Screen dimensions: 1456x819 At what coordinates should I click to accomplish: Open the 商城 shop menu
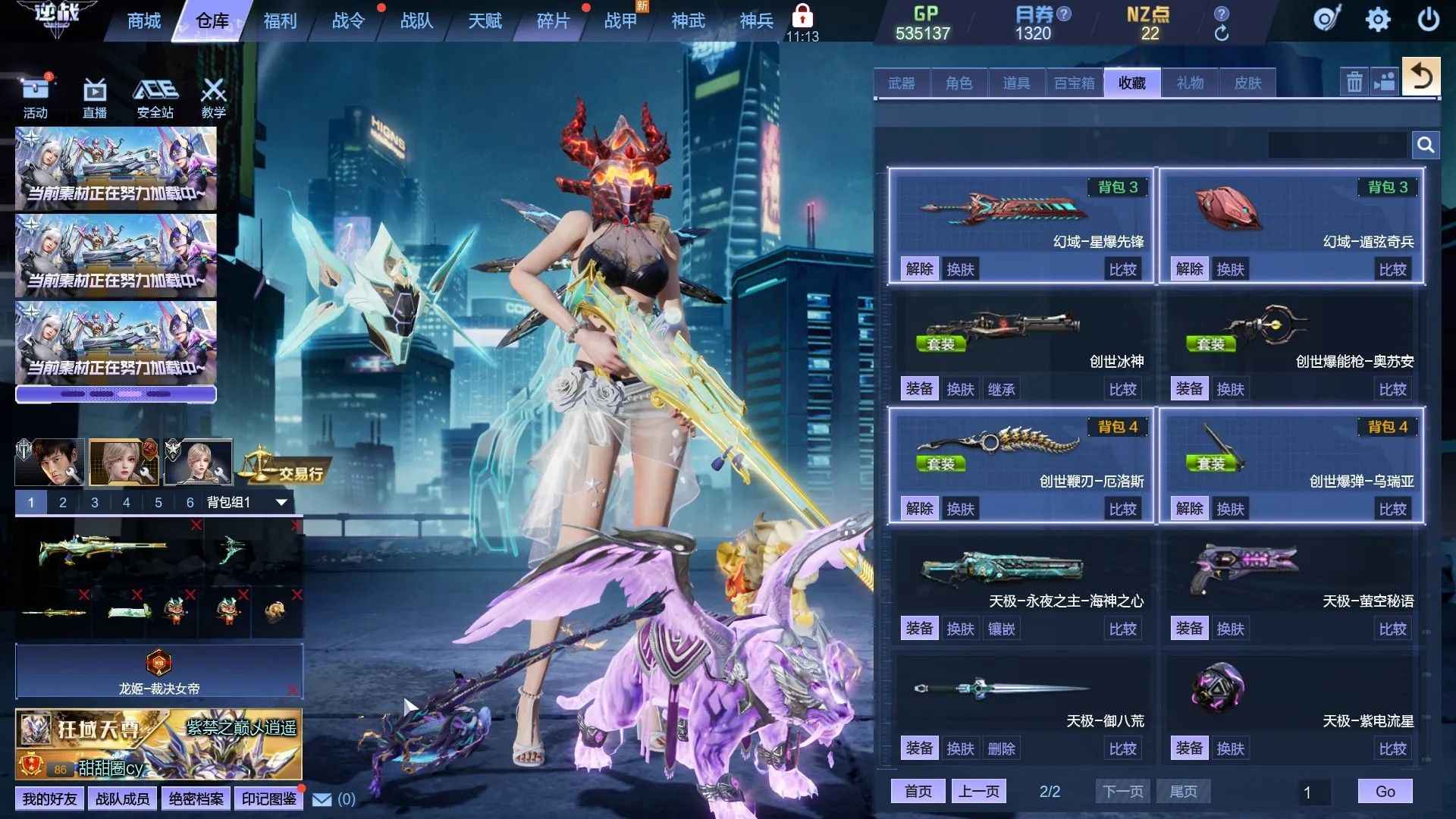[144, 21]
